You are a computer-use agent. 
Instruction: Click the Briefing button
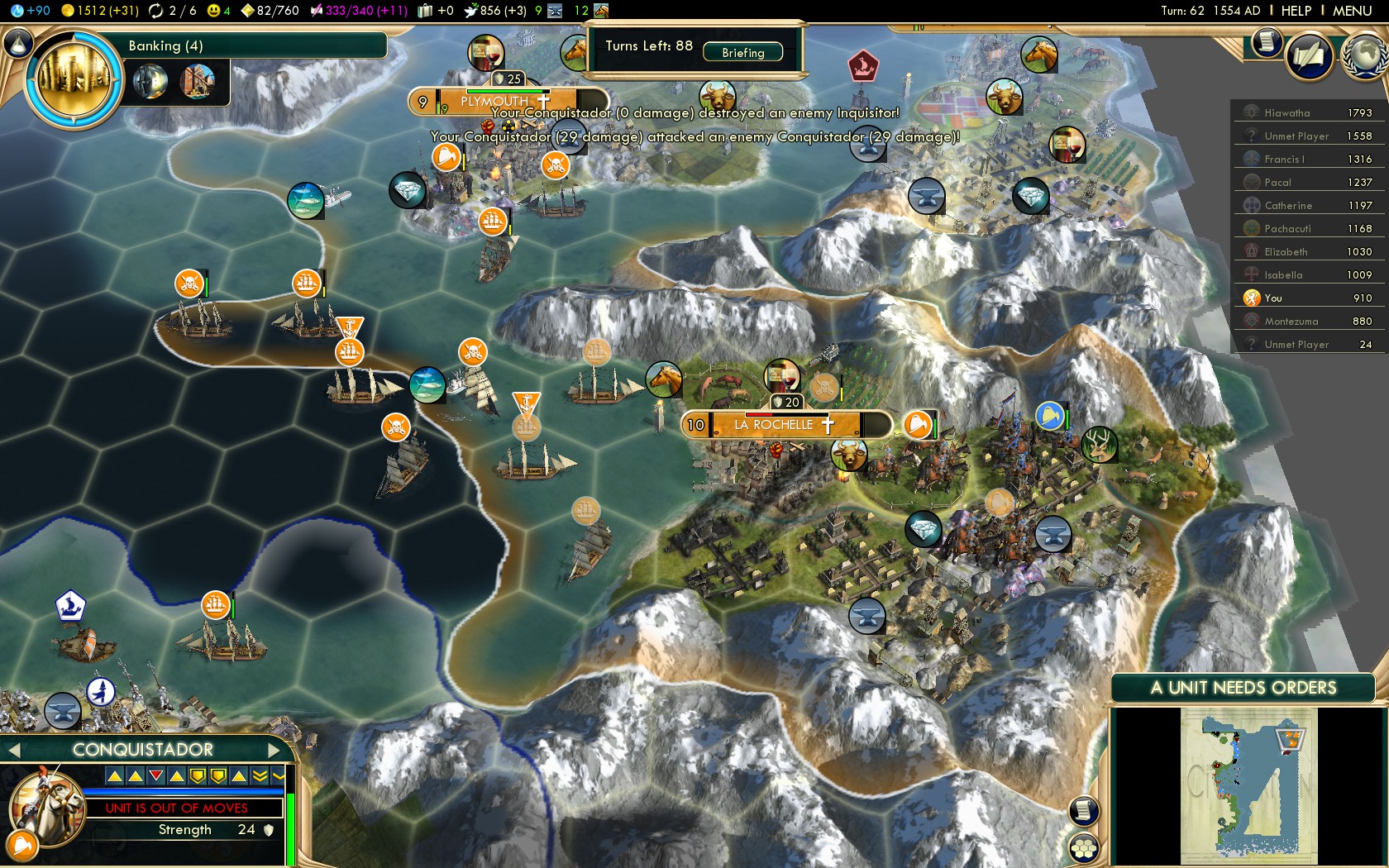pos(742,52)
